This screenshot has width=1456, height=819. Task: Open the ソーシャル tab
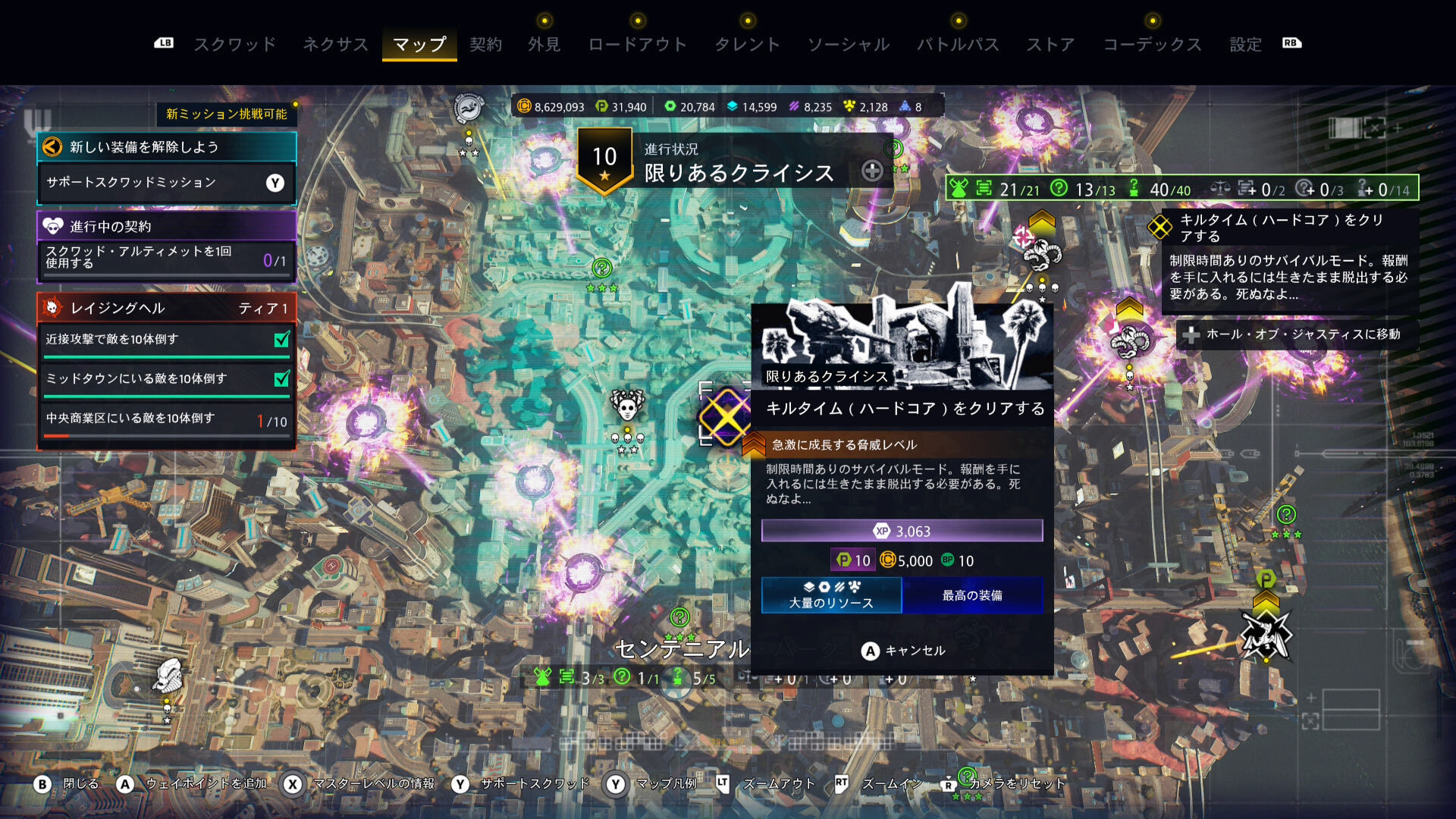click(x=849, y=45)
